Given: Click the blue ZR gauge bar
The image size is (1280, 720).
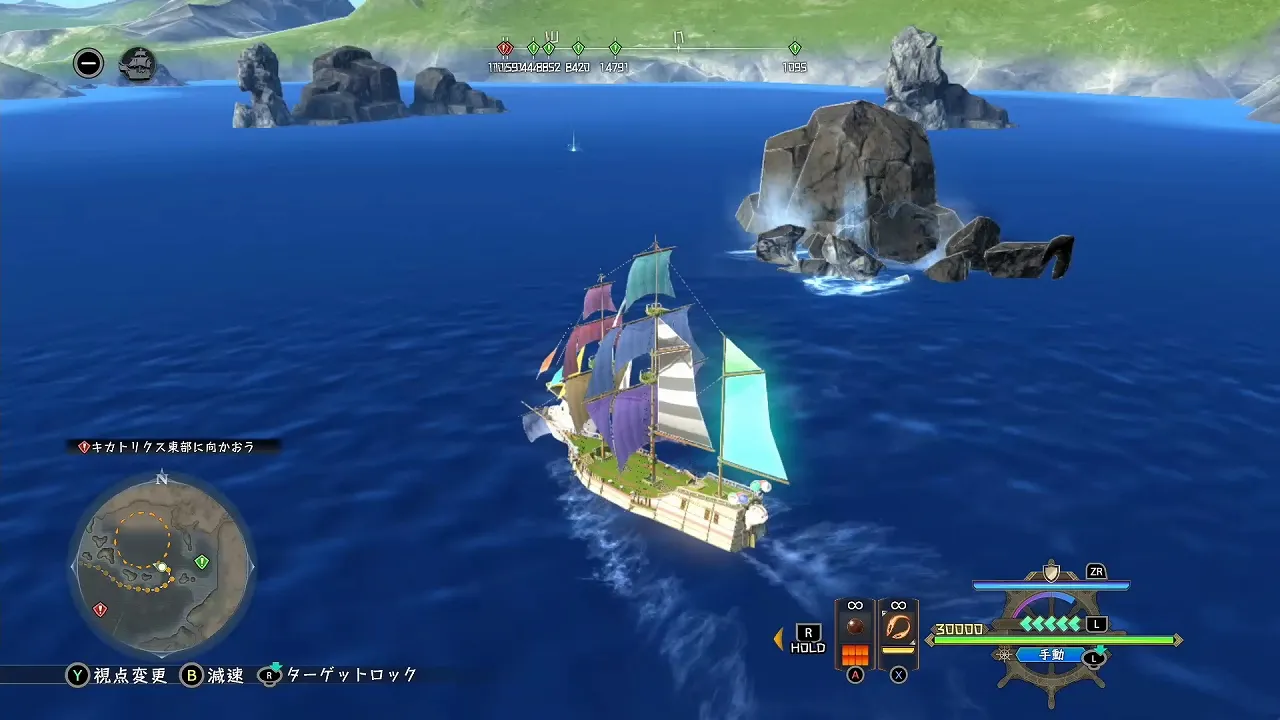Looking at the screenshot, I should coord(1050,583).
